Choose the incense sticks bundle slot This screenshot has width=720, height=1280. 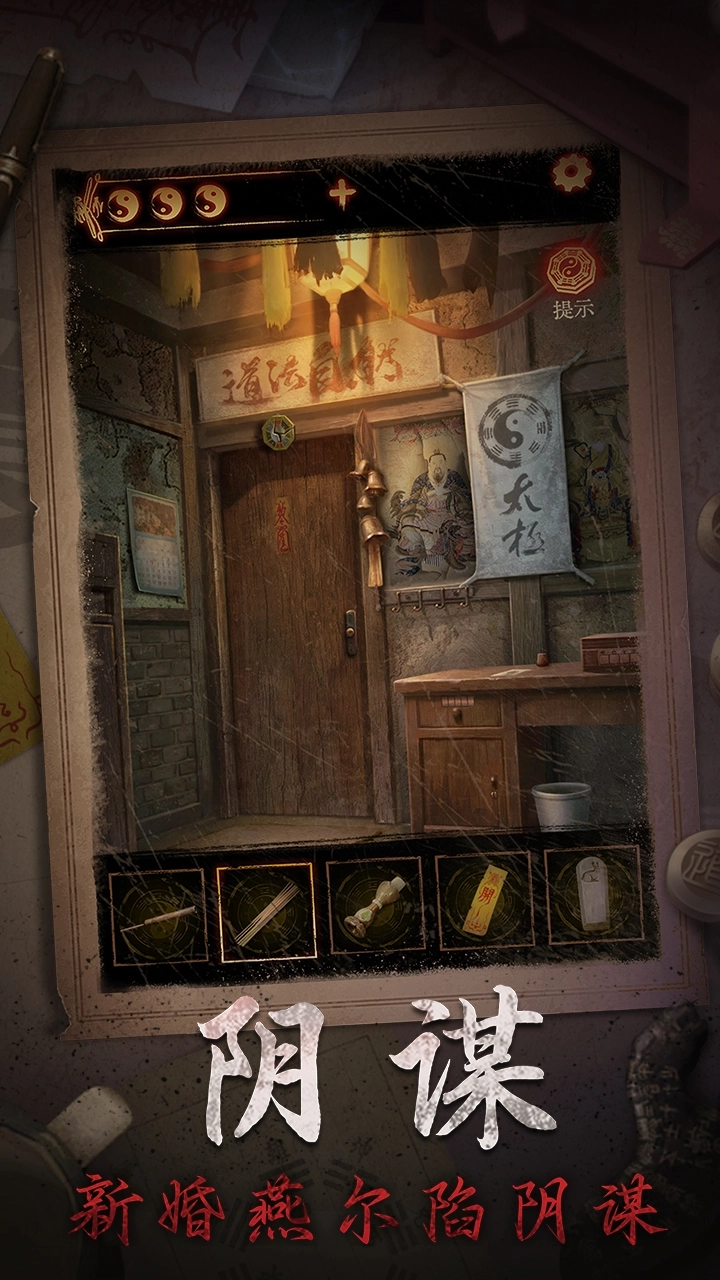click(x=266, y=911)
